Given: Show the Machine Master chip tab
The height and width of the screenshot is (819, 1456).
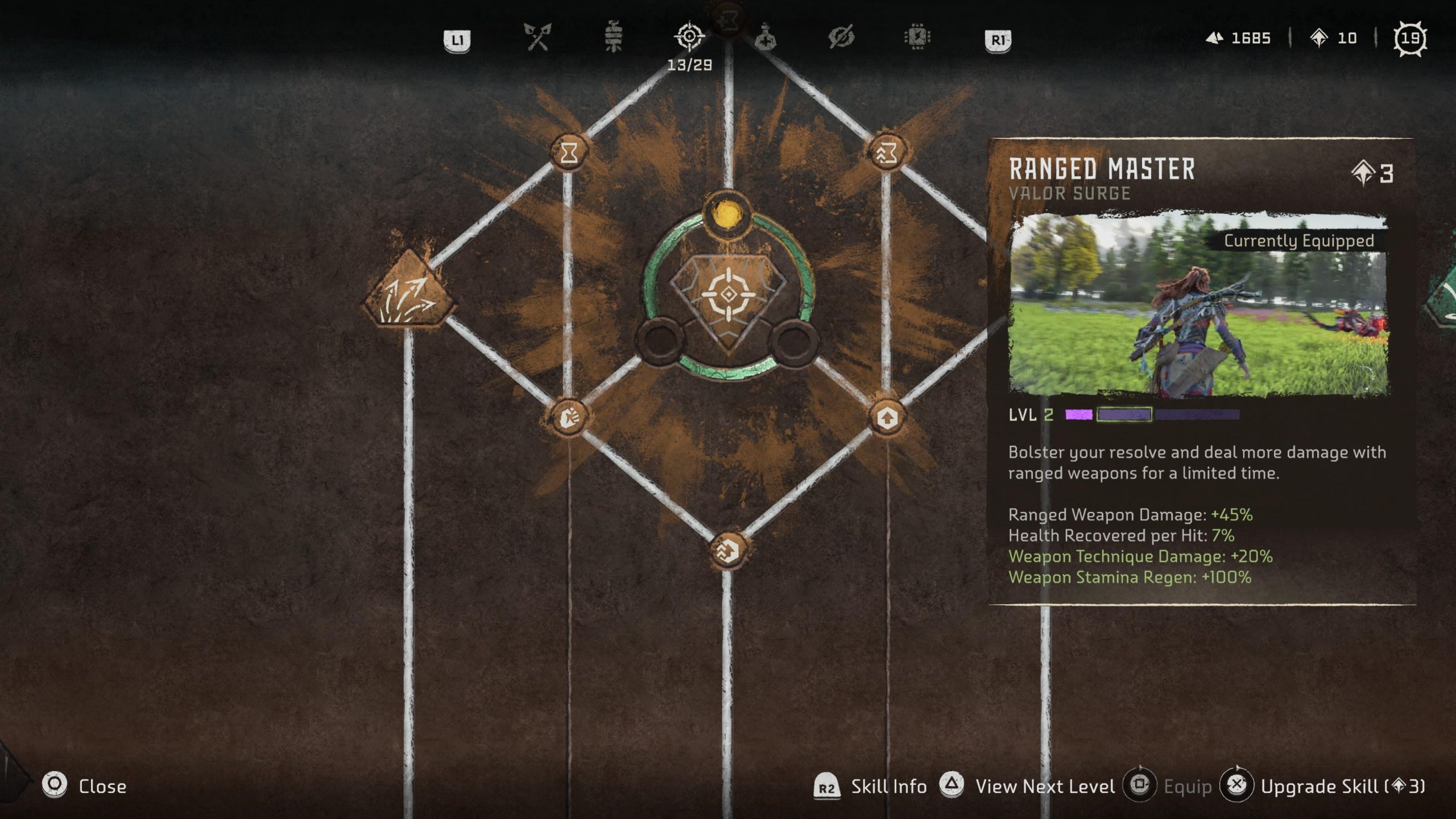Looking at the screenshot, I should point(917,38).
